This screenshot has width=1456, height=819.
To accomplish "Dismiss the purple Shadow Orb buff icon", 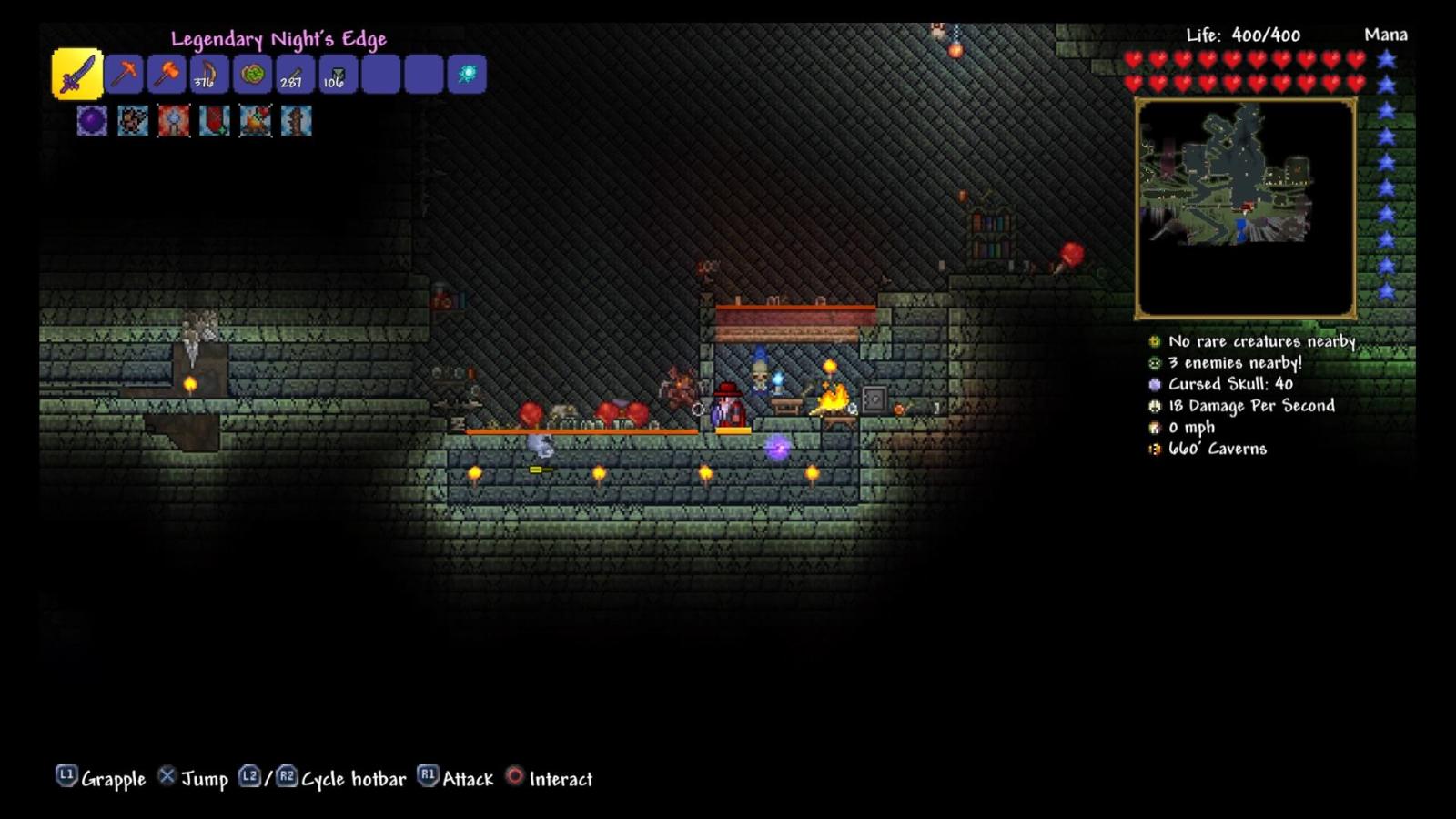I will pyautogui.click(x=92, y=121).
